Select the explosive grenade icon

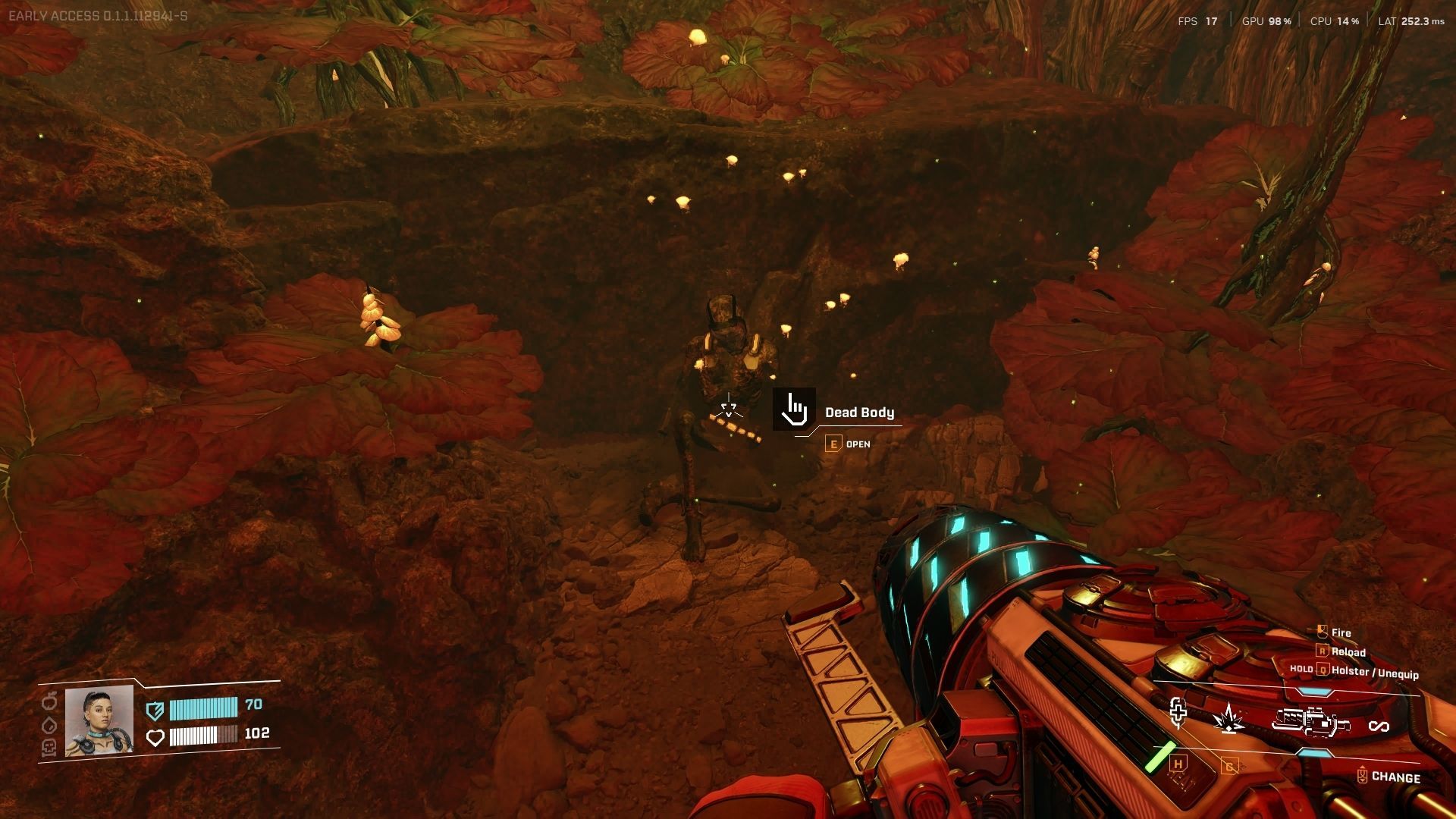click(1227, 718)
